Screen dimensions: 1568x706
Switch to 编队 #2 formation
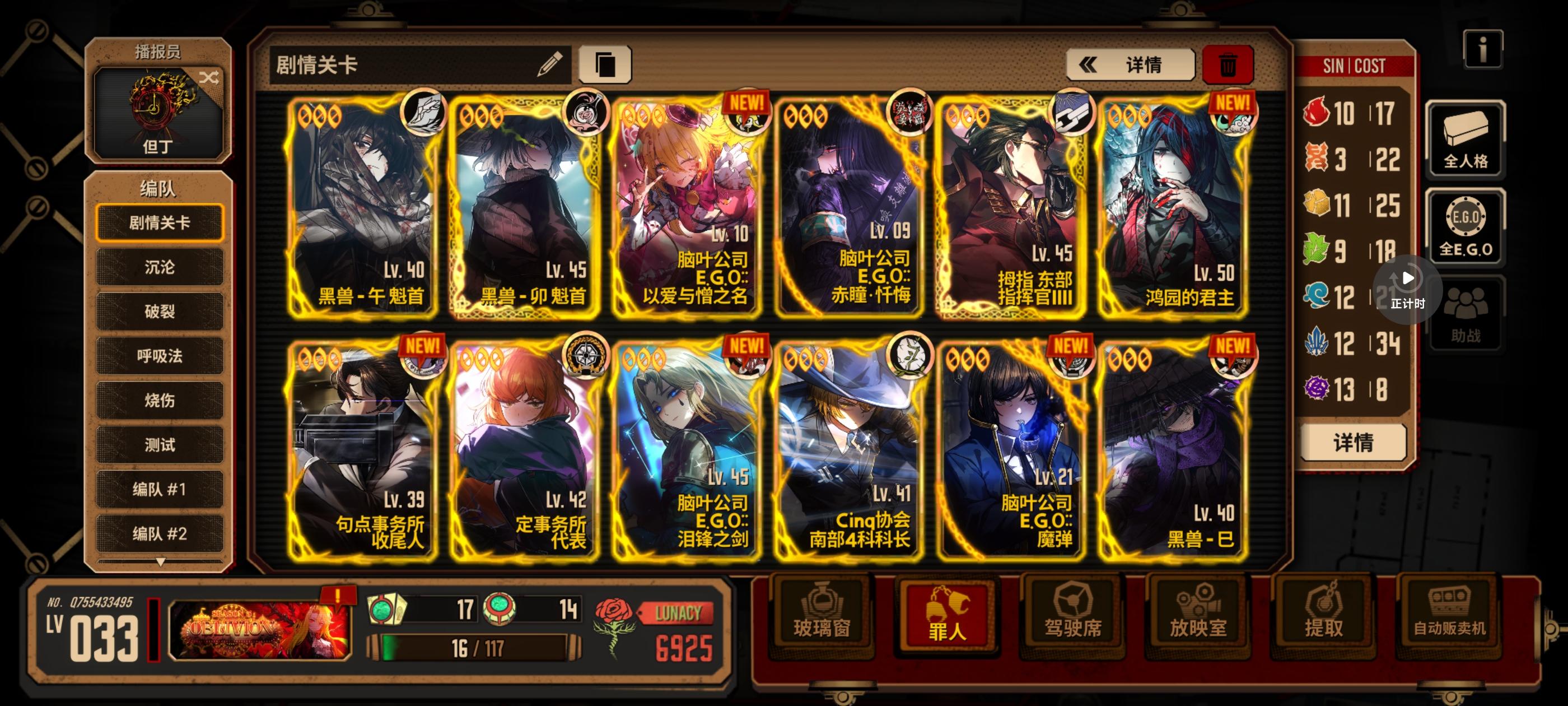point(160,533)
